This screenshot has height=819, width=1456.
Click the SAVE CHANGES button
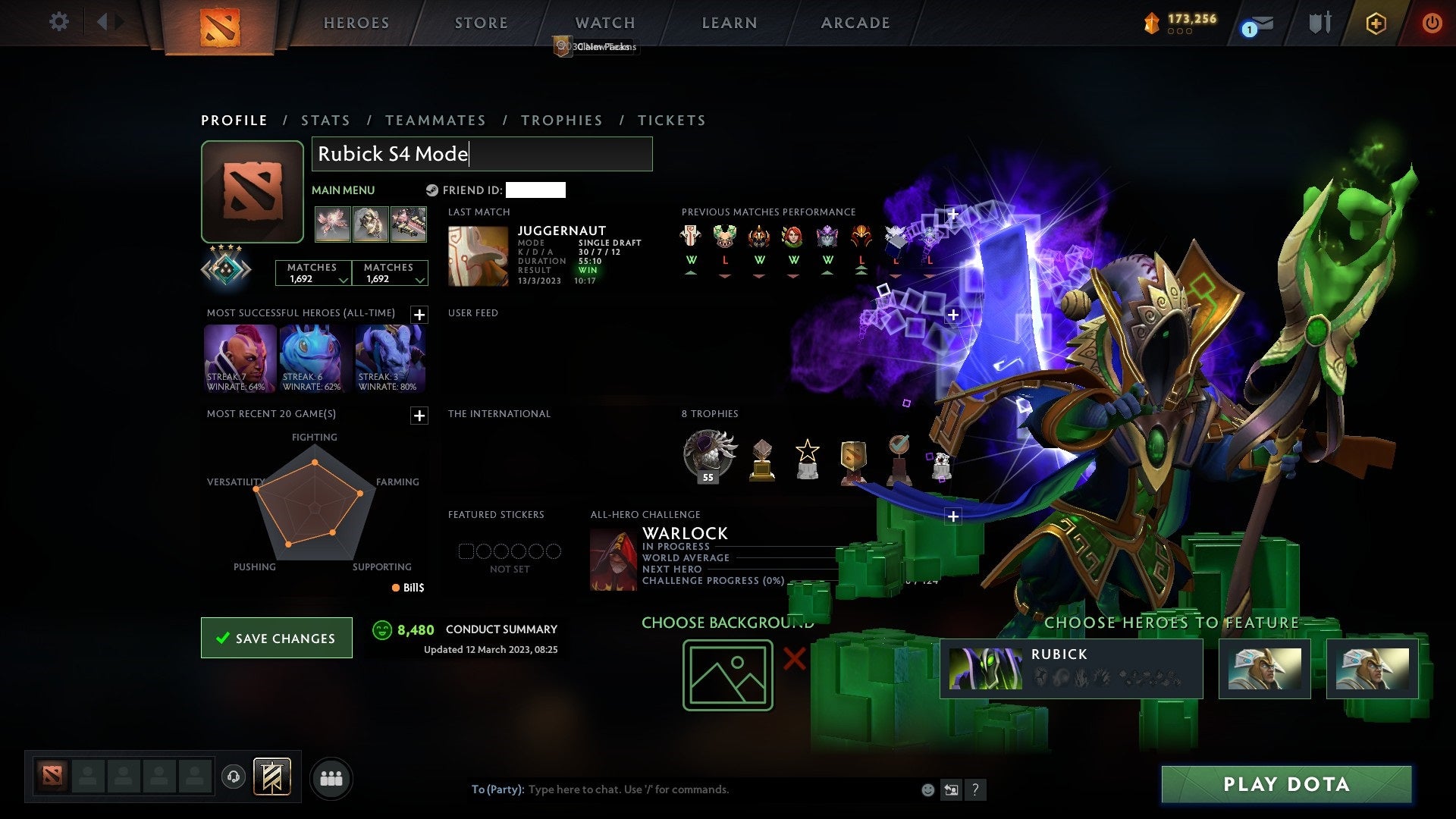tap(276, 638)
